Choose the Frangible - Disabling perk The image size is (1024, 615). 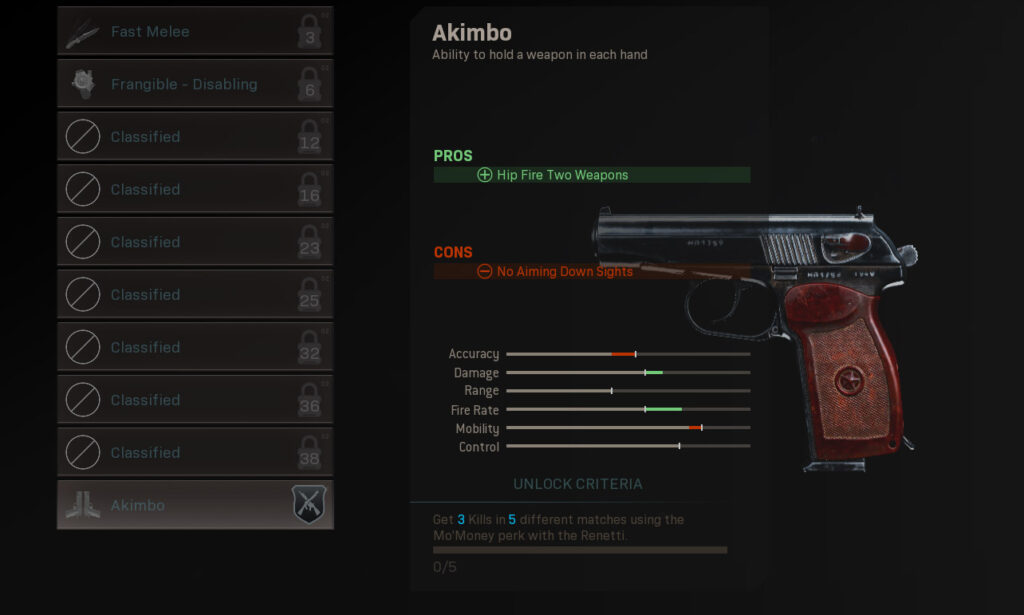(x=195, y=84)
